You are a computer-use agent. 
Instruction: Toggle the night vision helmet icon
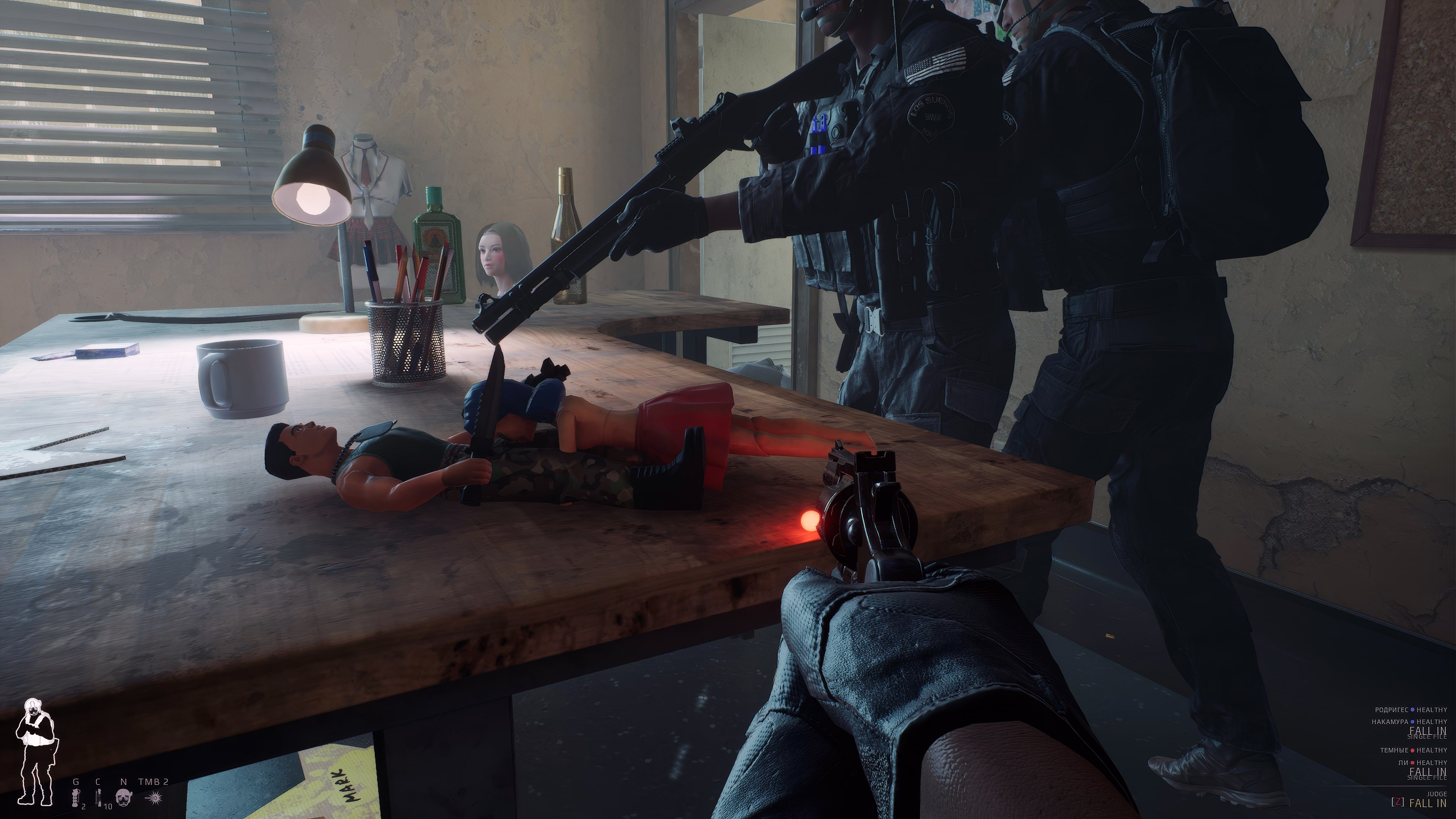pos(123,797)
